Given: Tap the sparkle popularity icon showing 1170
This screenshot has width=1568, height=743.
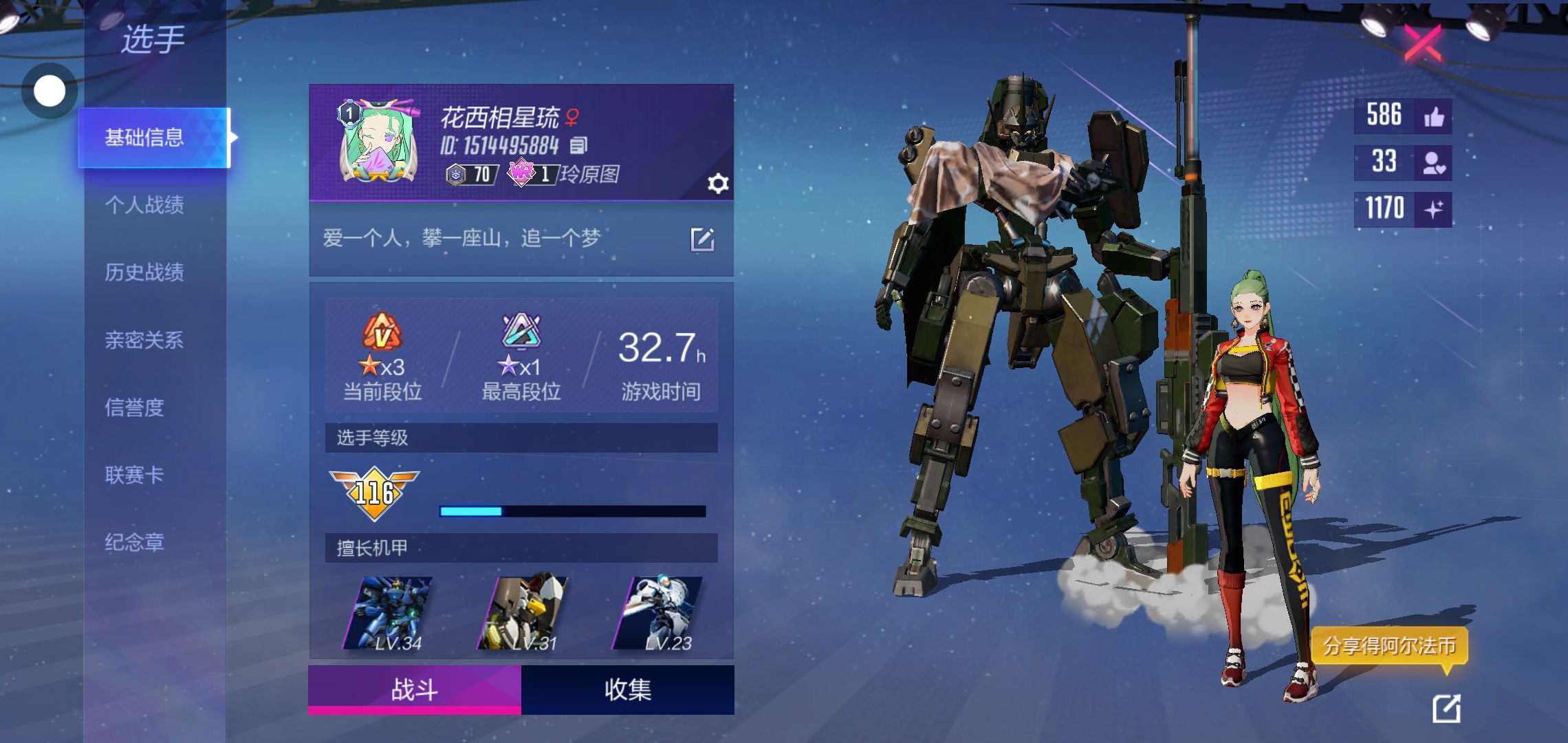Looking at the screenshot, I should [x=1434, y=208].
